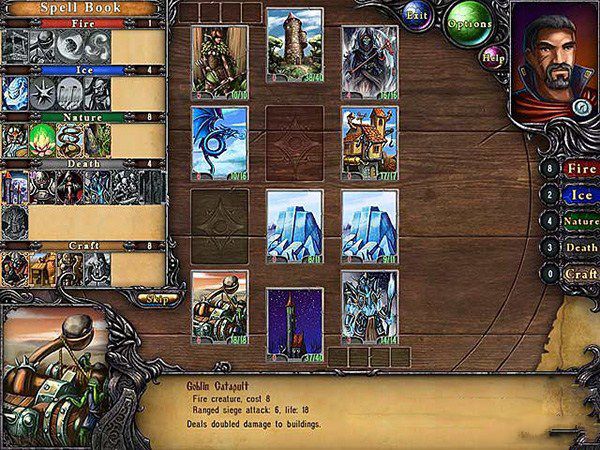Pick the crooked house building card
The height and width of the screenshot is (450, 600).
pyautogui.click(x=369, y=143)
